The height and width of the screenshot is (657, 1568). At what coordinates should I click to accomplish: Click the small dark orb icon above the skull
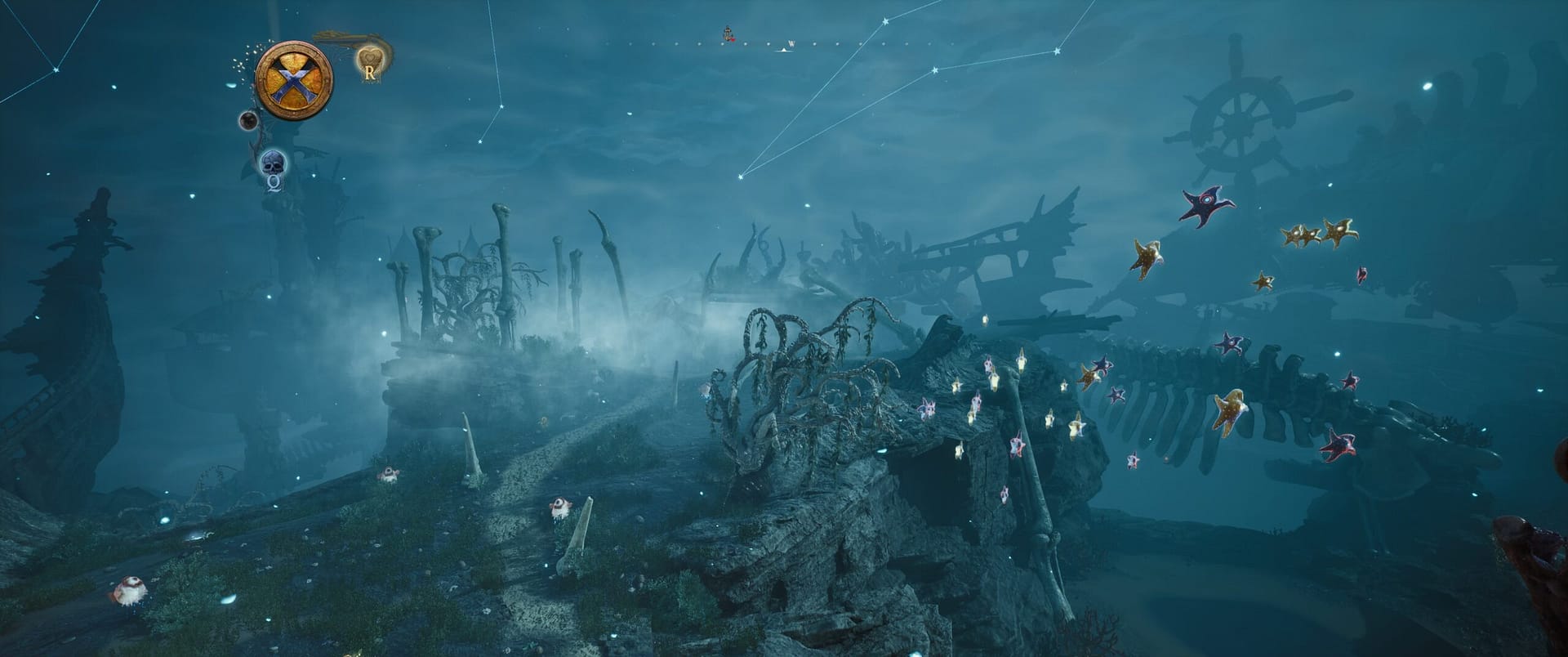click(x=247, y=120)
